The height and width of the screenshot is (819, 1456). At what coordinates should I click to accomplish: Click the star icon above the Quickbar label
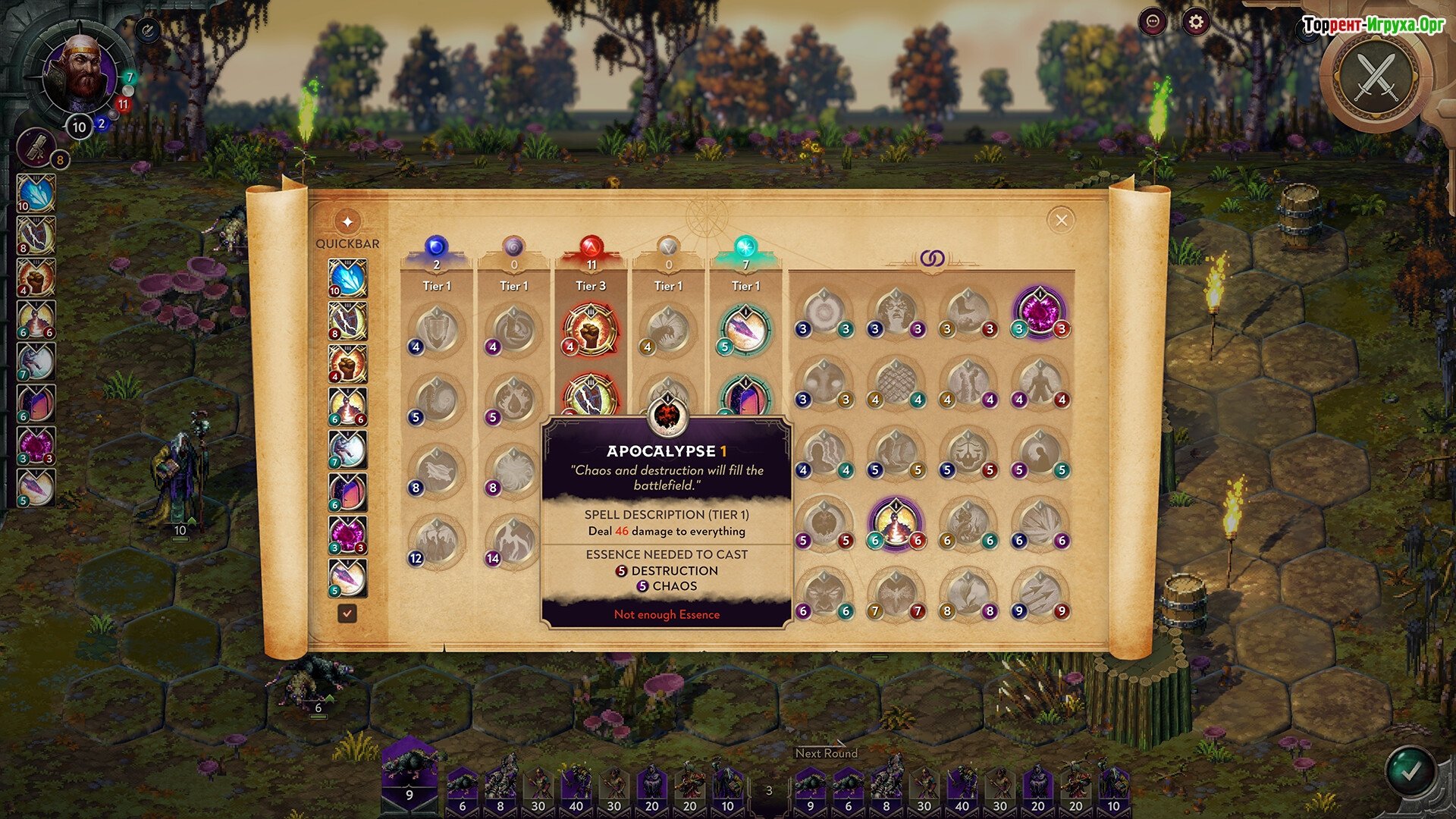click(347, 221)
